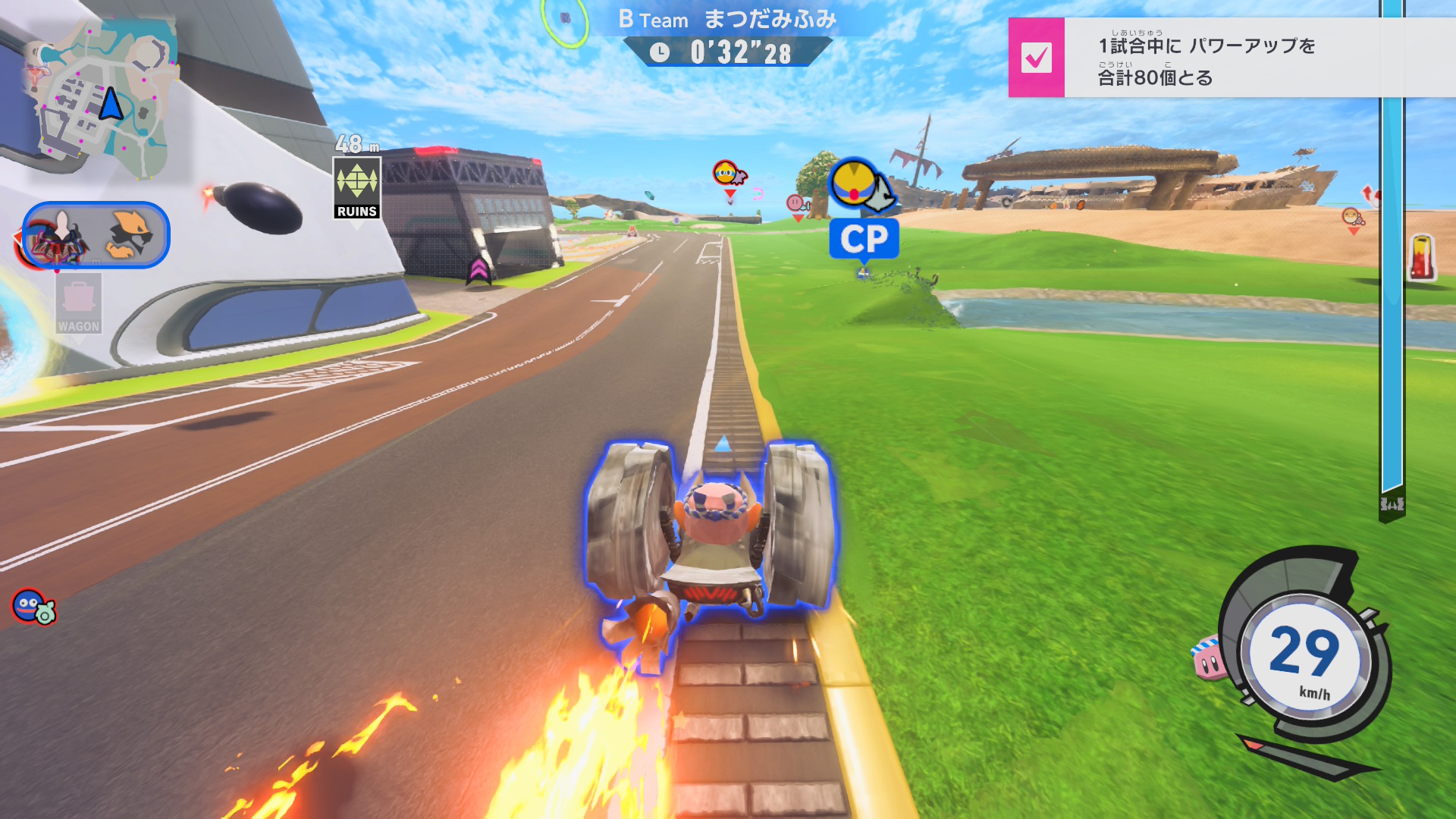The image size is (1456, 819).
Task: Select the RUINS waypoint marker
Action: click(x=356, y=188)
